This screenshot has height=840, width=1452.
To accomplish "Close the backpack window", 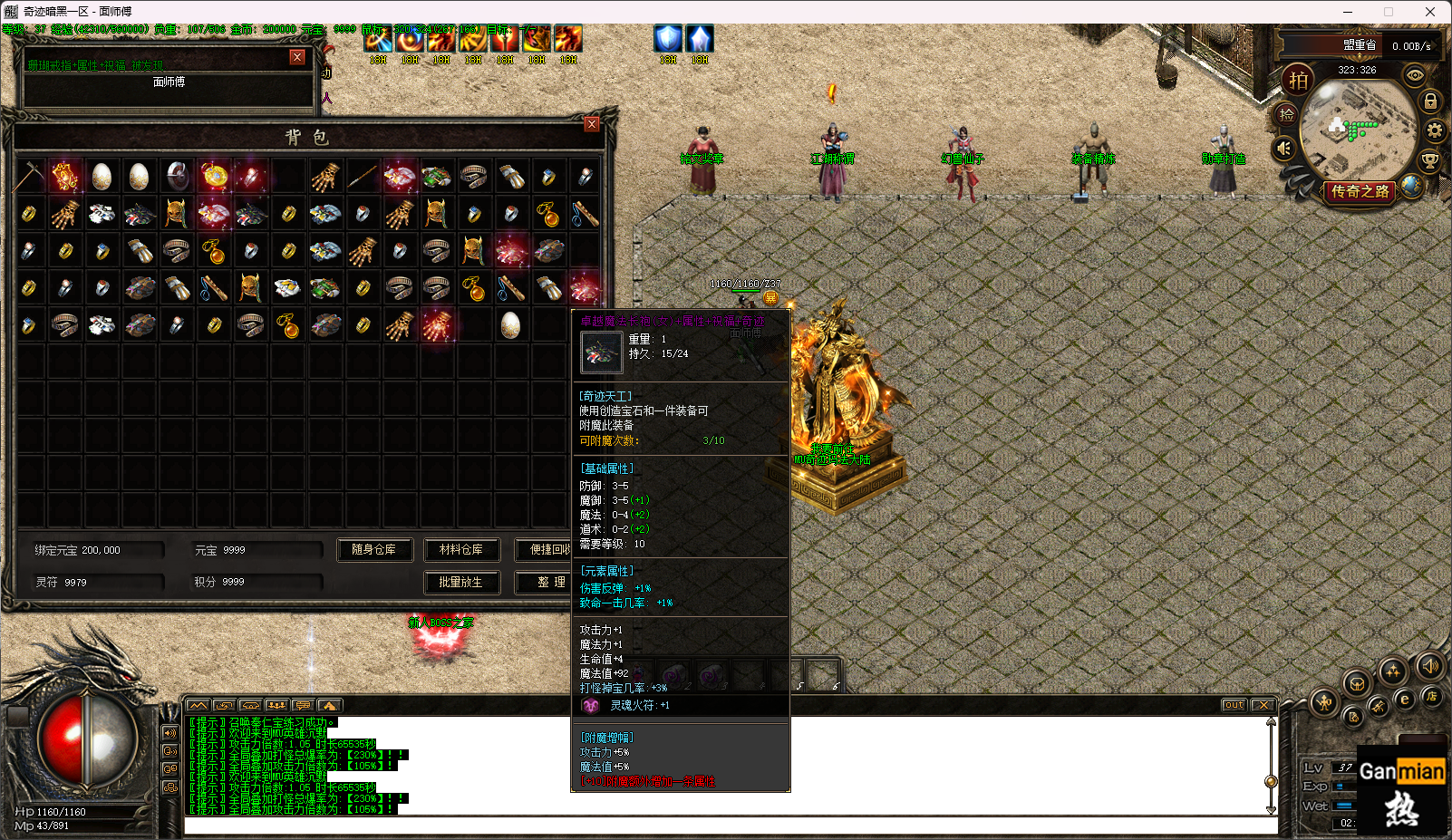I will [x=592, y=124].
